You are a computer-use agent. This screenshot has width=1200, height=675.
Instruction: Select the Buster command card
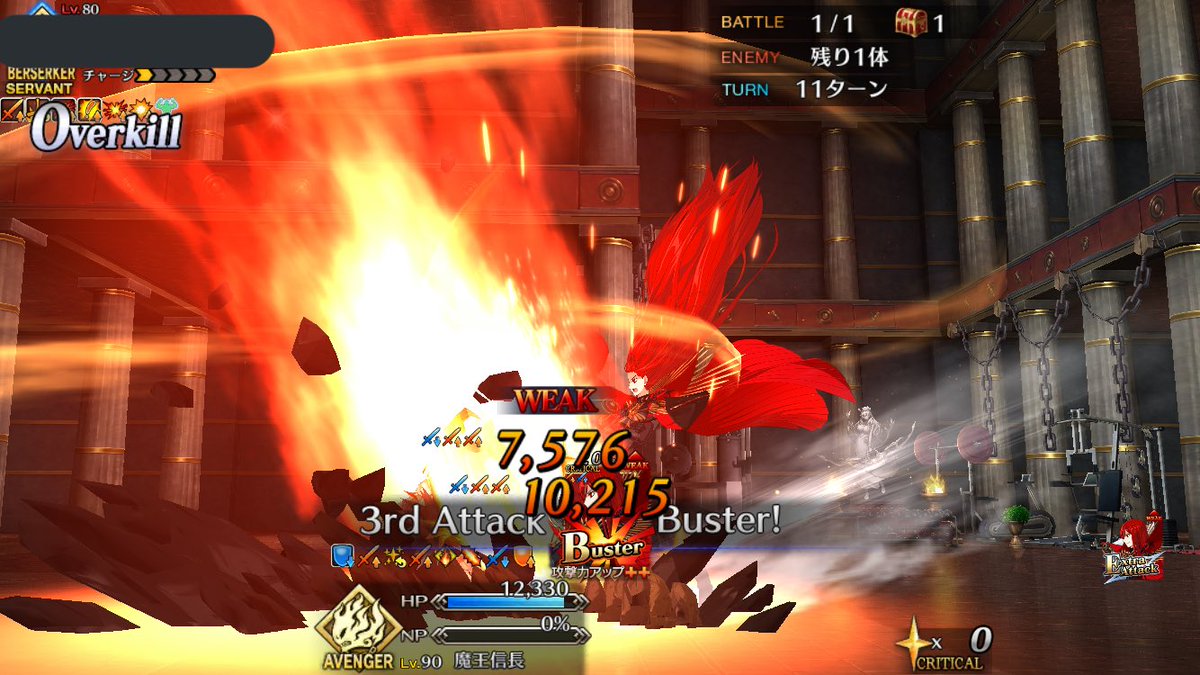602,546
